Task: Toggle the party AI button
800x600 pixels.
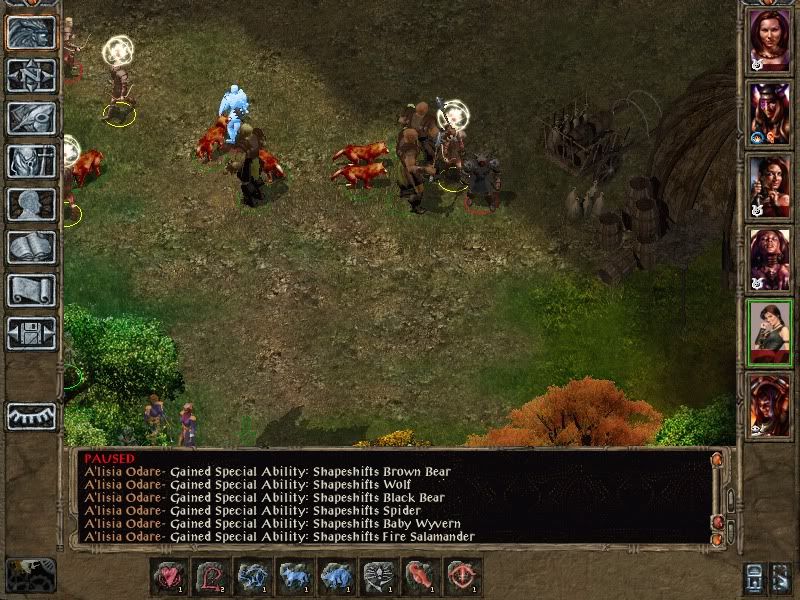Action: [783, 577]
